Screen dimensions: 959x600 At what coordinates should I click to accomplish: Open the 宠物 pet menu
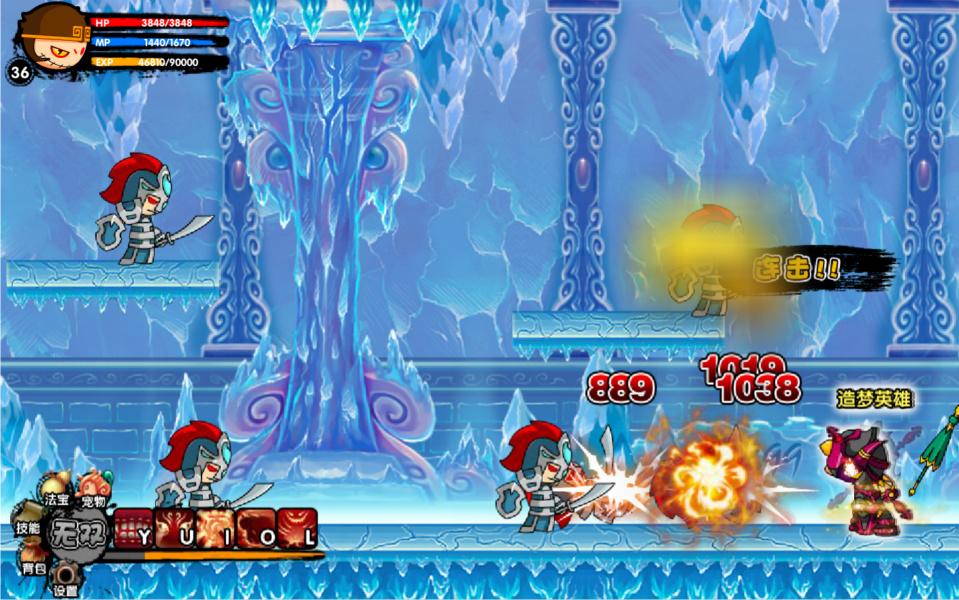pos(93,488)
